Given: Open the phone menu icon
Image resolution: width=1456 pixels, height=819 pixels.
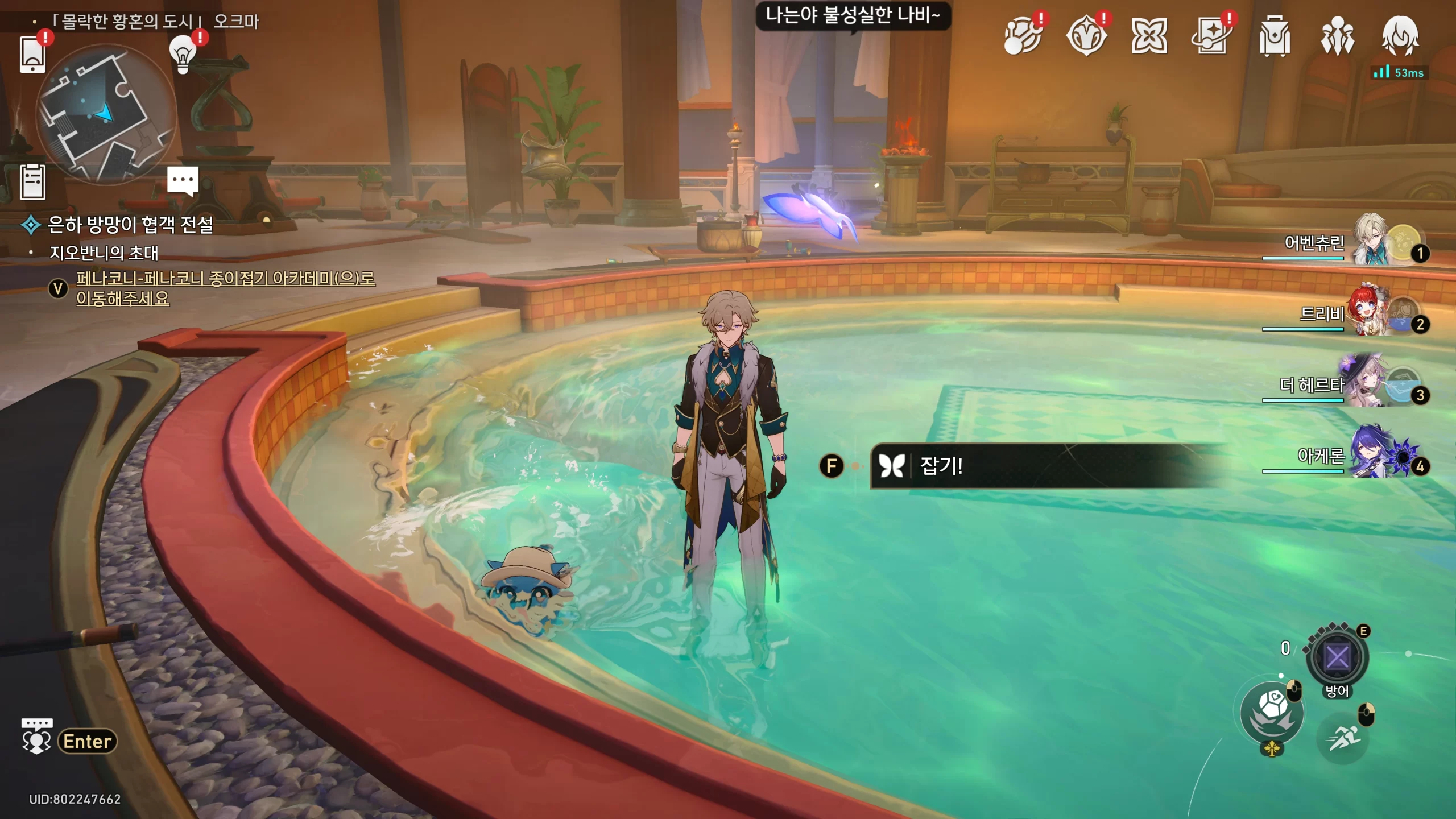Looking at the screenshot, I should click(x=32, y=55).
